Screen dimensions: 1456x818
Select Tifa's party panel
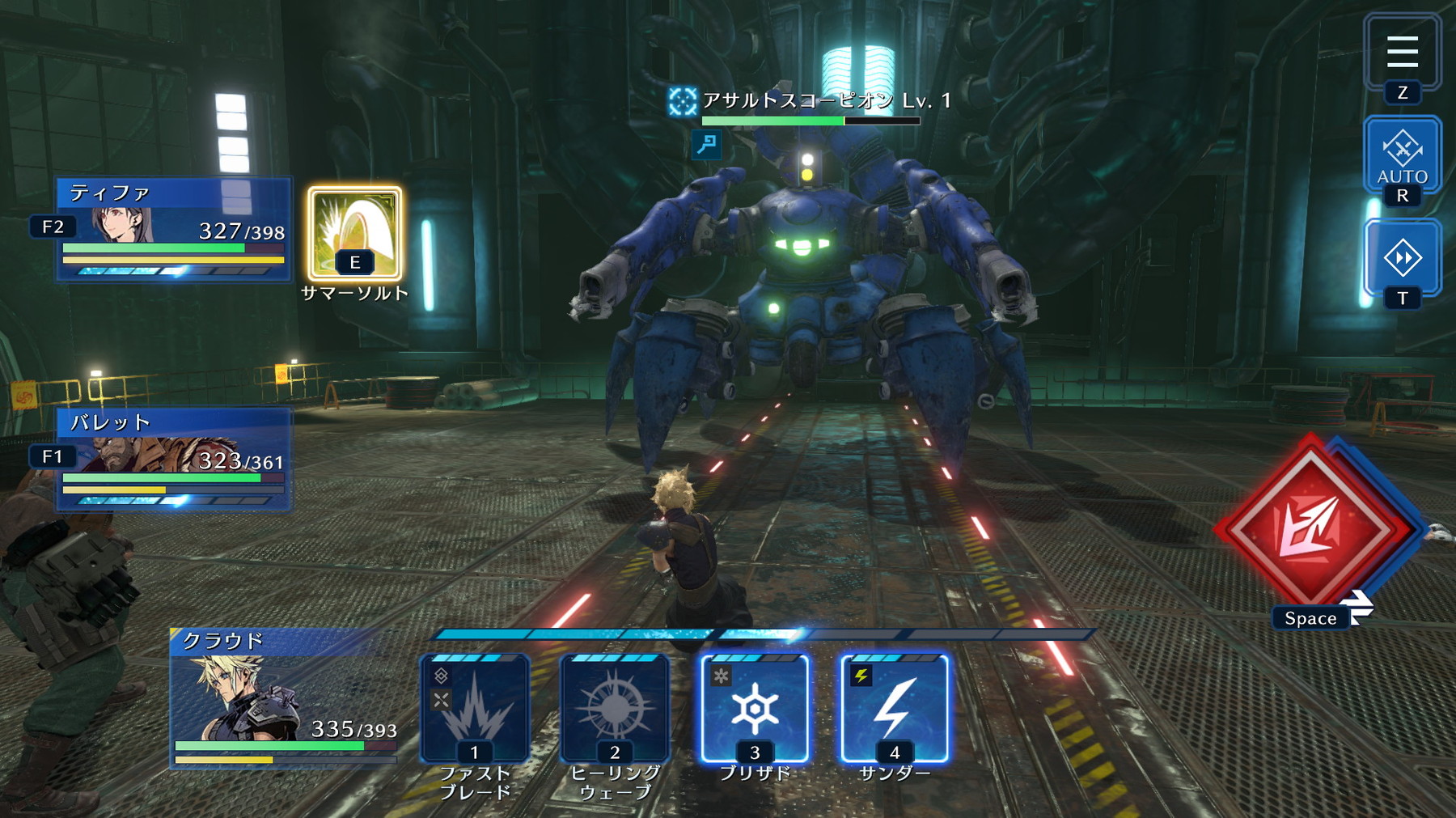174,229
